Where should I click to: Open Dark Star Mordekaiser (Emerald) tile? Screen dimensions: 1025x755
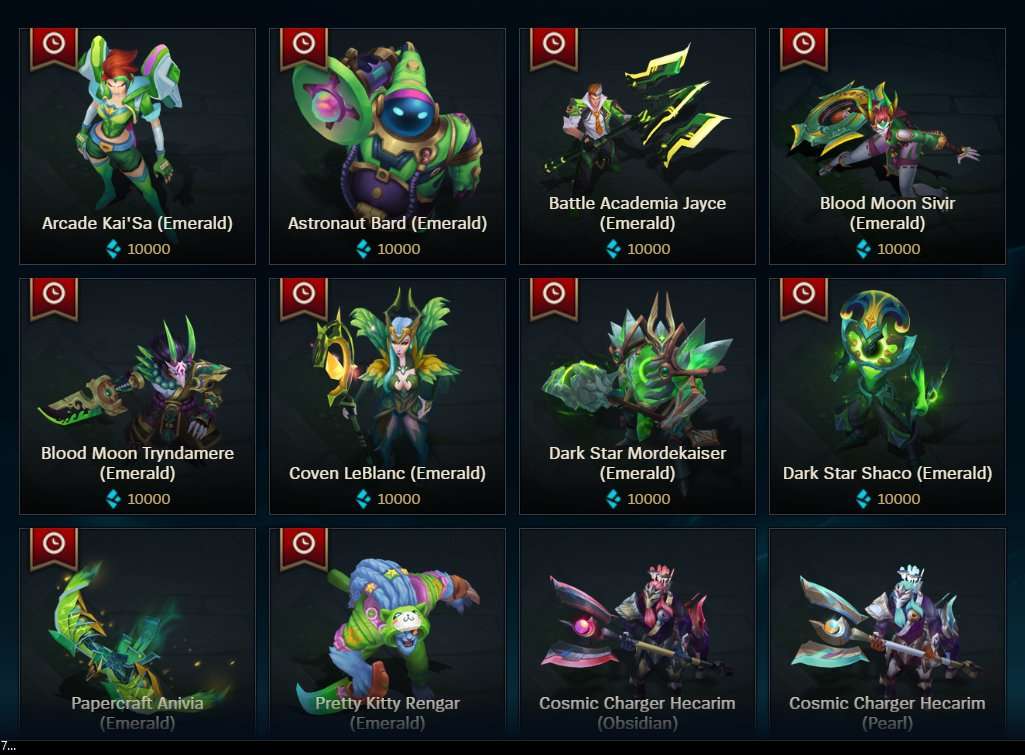pos(637,396)
